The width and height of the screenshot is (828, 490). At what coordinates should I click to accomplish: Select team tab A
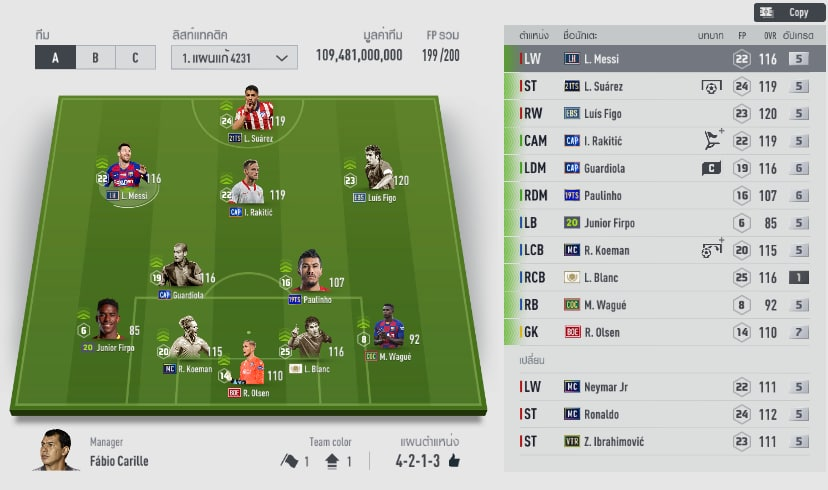55,57
